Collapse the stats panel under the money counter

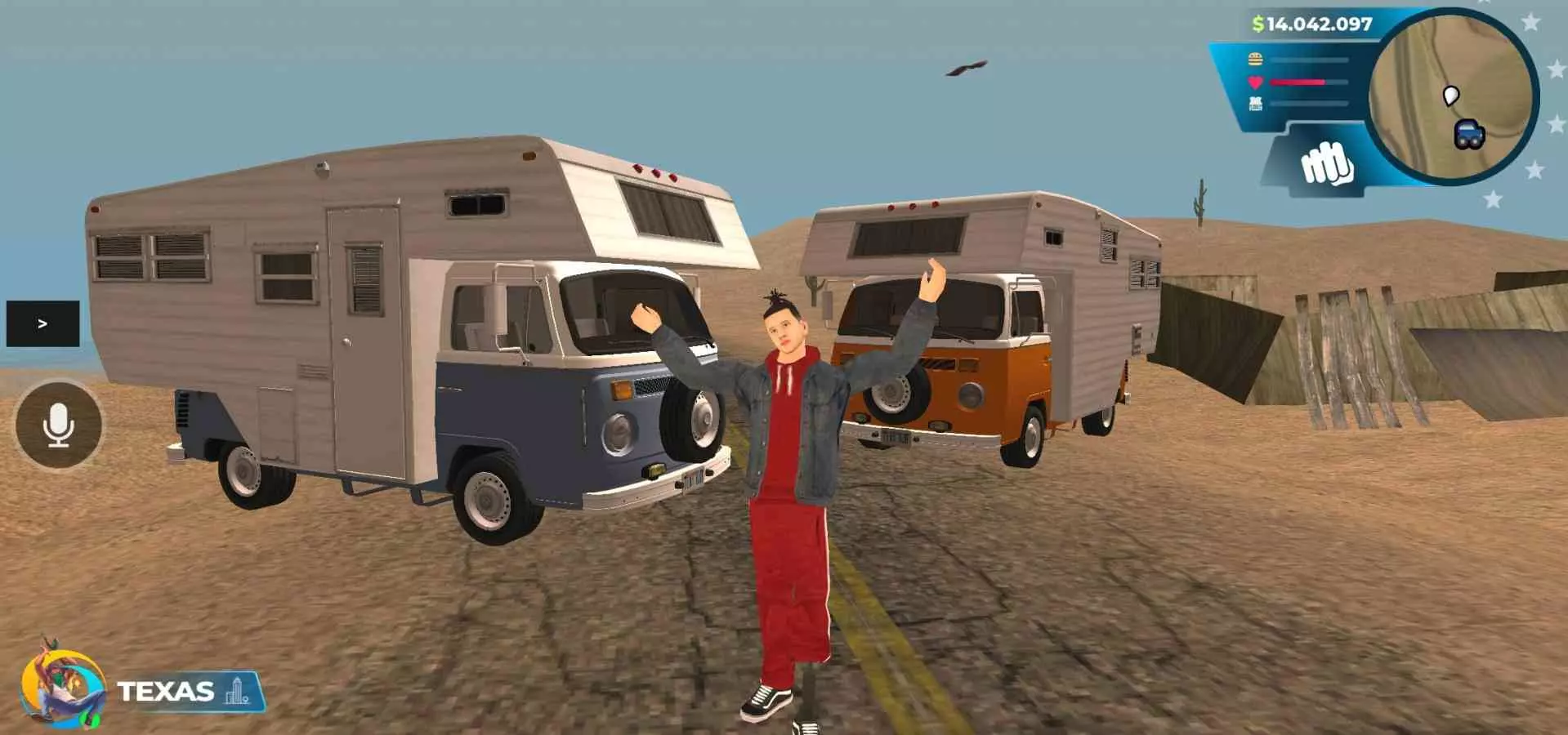[x=1299, y=80]
